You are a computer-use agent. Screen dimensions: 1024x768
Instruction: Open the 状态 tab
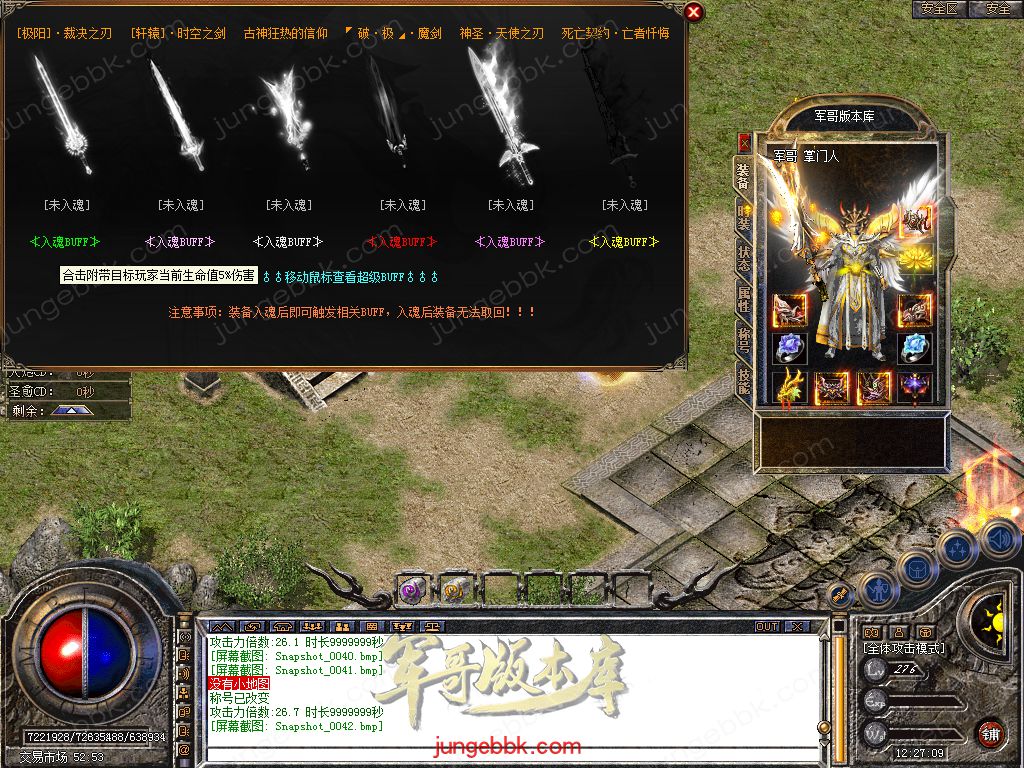pos(743,256)
